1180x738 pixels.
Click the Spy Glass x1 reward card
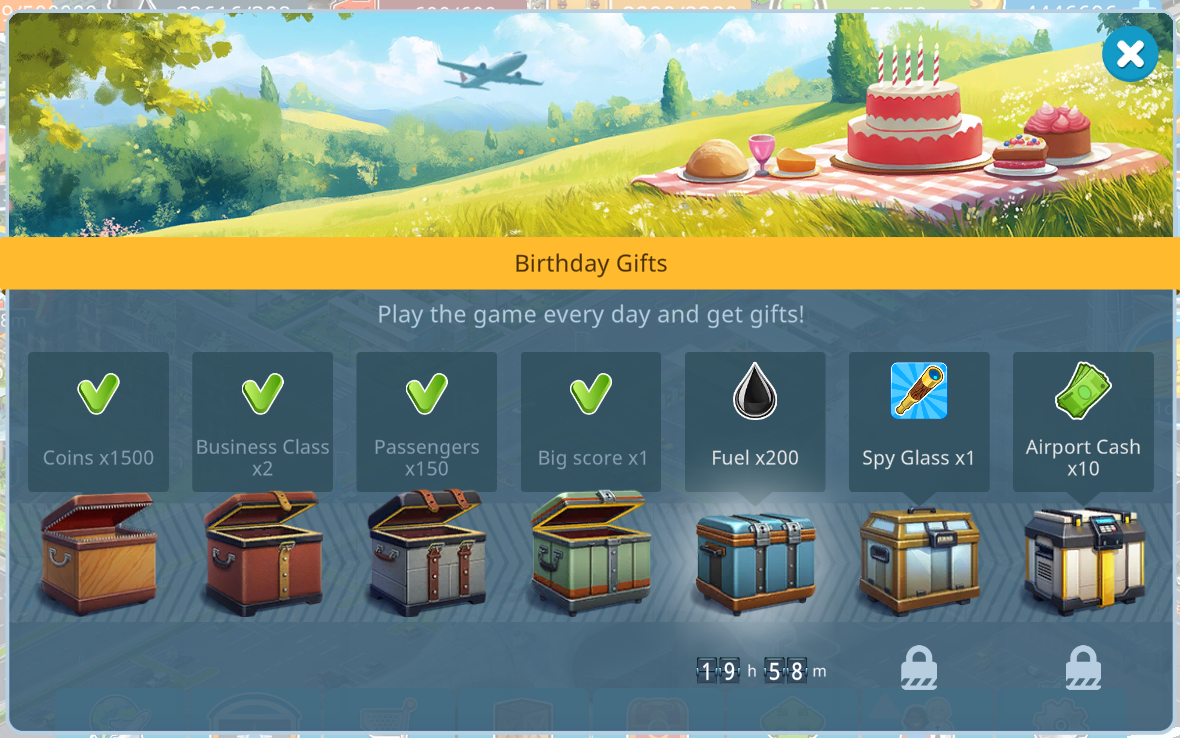pos(918,421)
